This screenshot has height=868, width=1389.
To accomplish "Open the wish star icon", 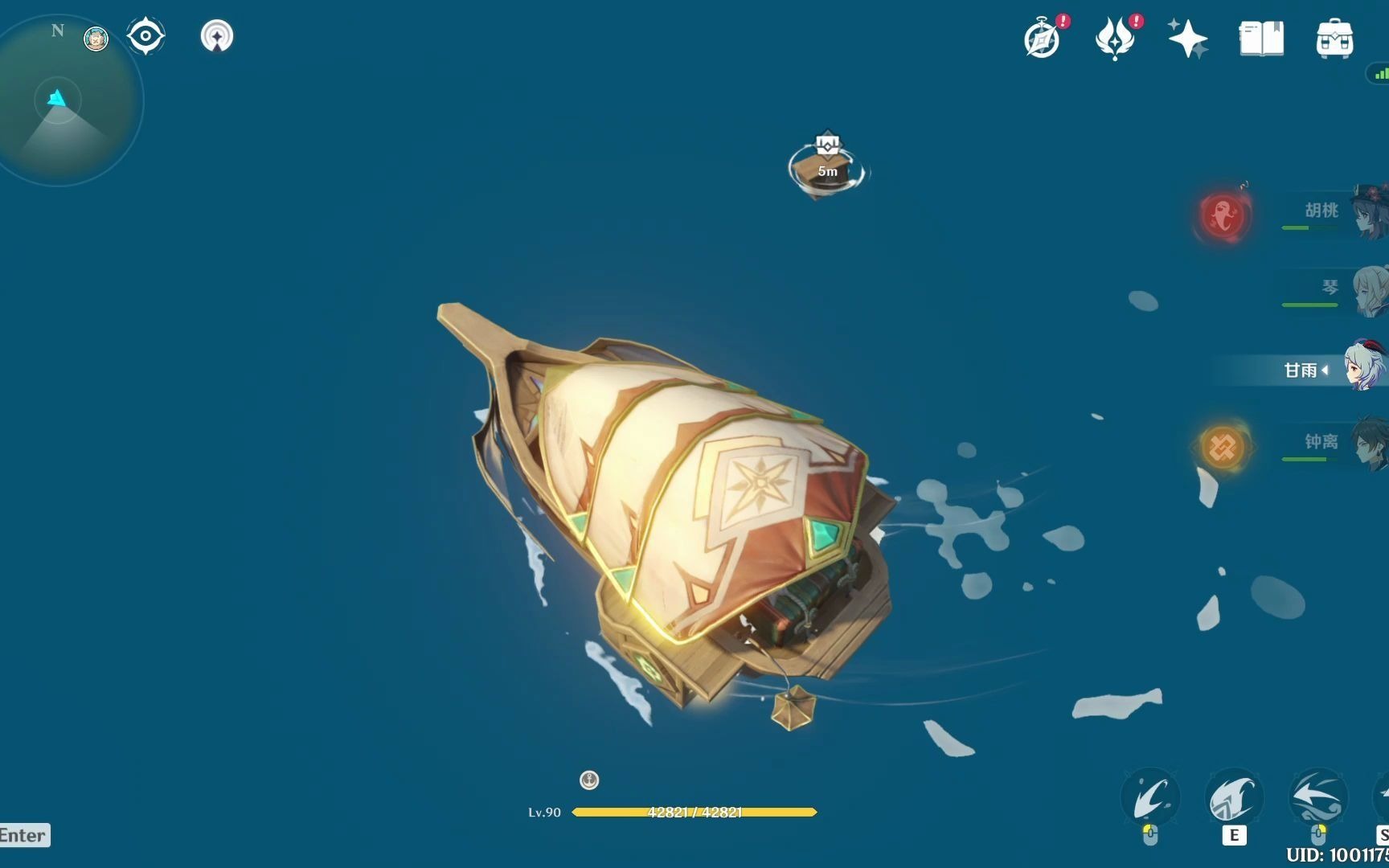I will [1187, 39].
